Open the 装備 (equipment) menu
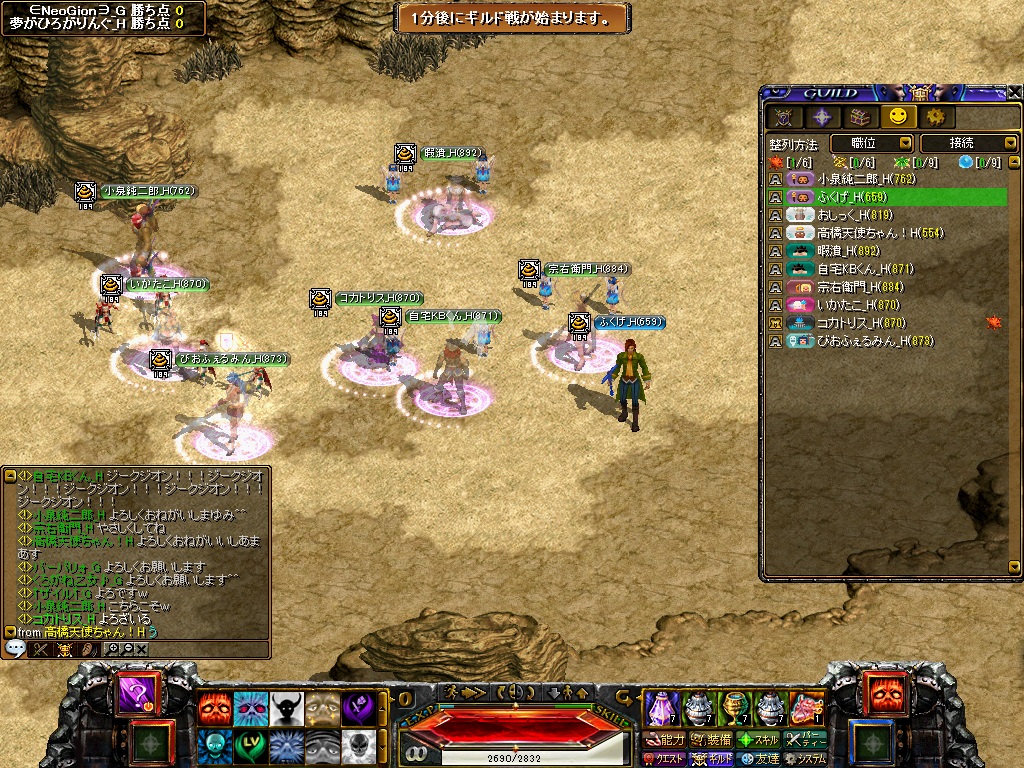The image size is (1024, 768). pos(711,740)
